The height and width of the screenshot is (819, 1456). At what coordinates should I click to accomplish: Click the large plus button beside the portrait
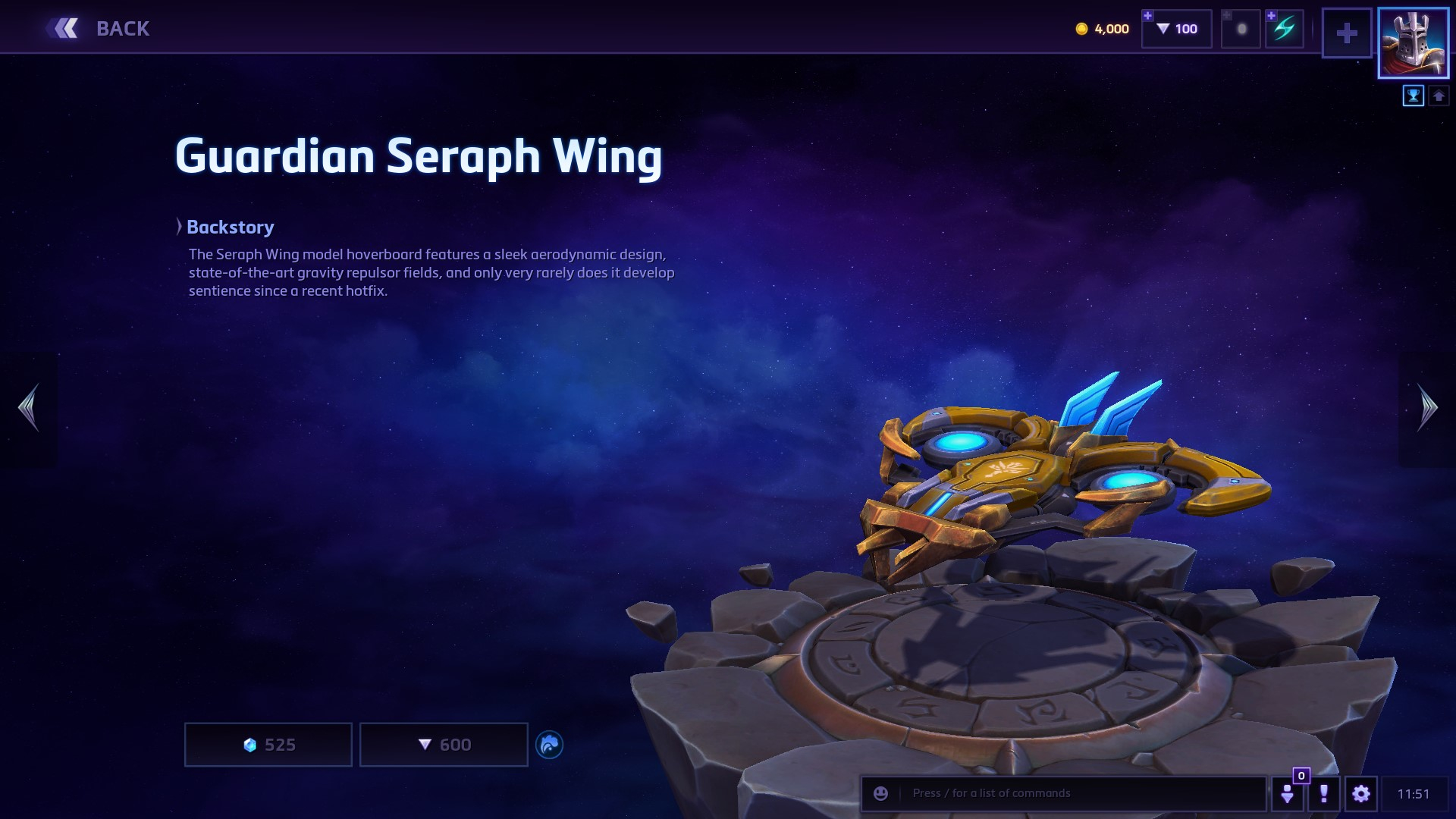[x=1347, y=33]
